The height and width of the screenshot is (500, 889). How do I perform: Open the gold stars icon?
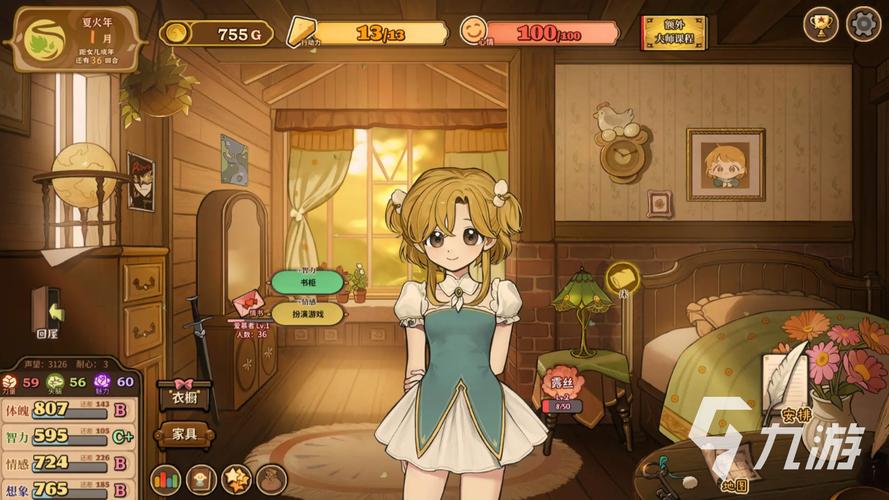tap(236, 479)
